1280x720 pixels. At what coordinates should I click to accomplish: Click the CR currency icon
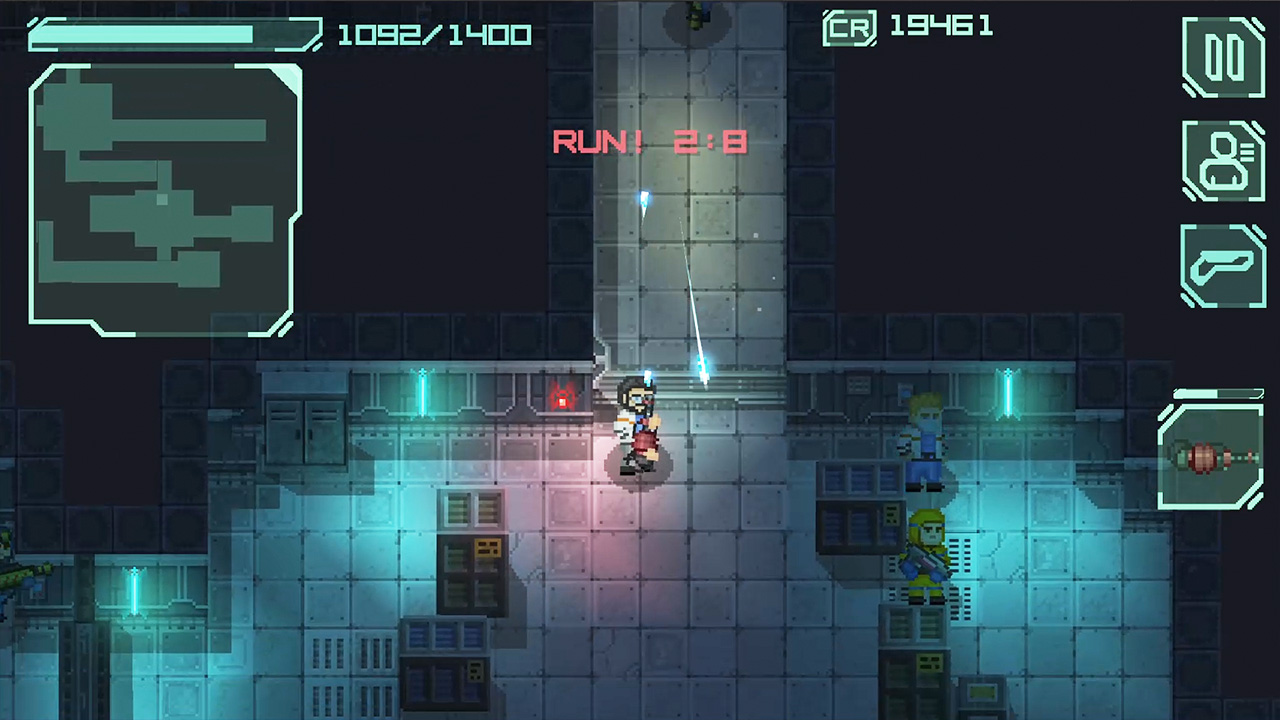[x=849, y=27]
